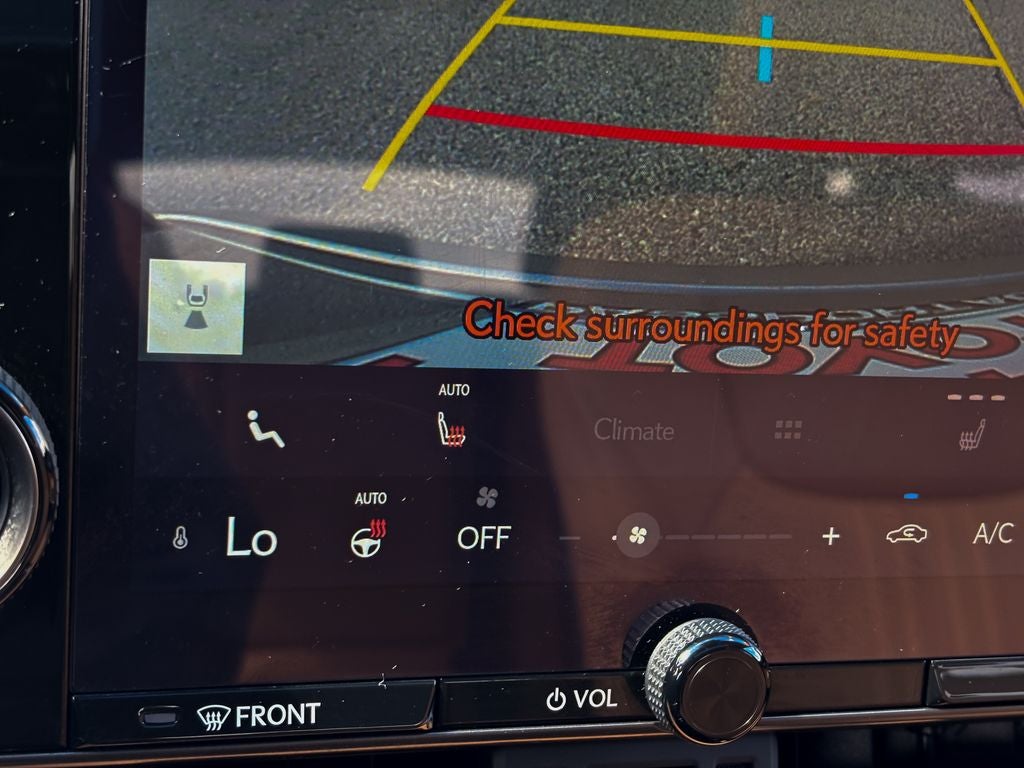Click the fan speed slider handle

pyautogui.click(x=637, y=535)
